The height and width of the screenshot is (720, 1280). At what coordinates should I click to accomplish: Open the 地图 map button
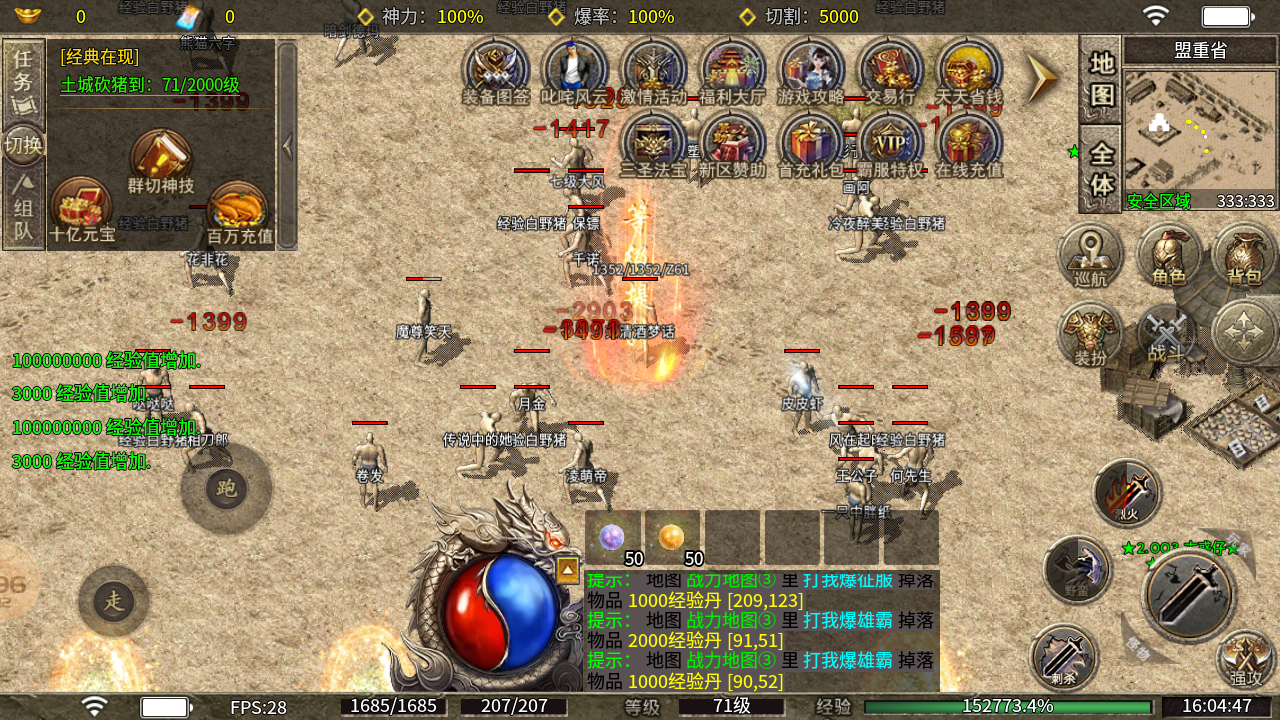(1100, 79)
